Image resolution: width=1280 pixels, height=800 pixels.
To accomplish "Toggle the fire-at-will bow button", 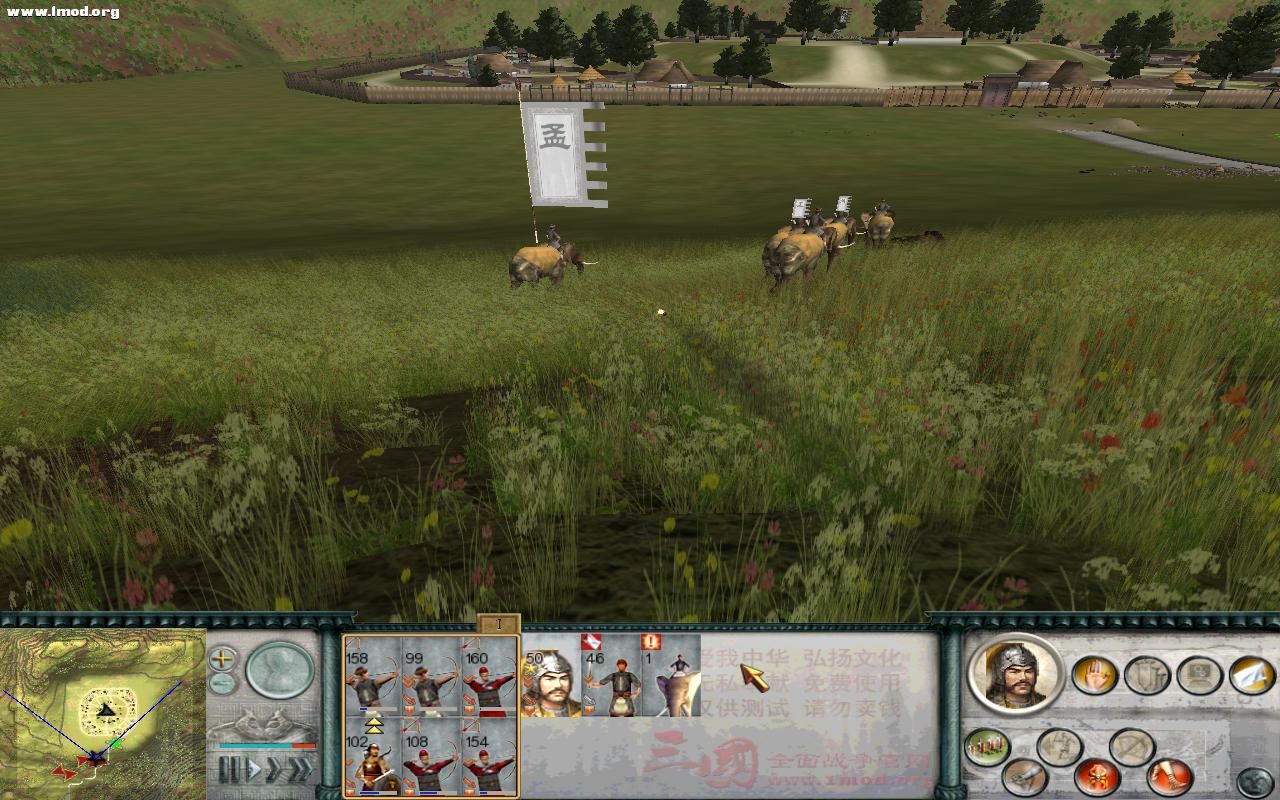I will tap(1132, 745).
